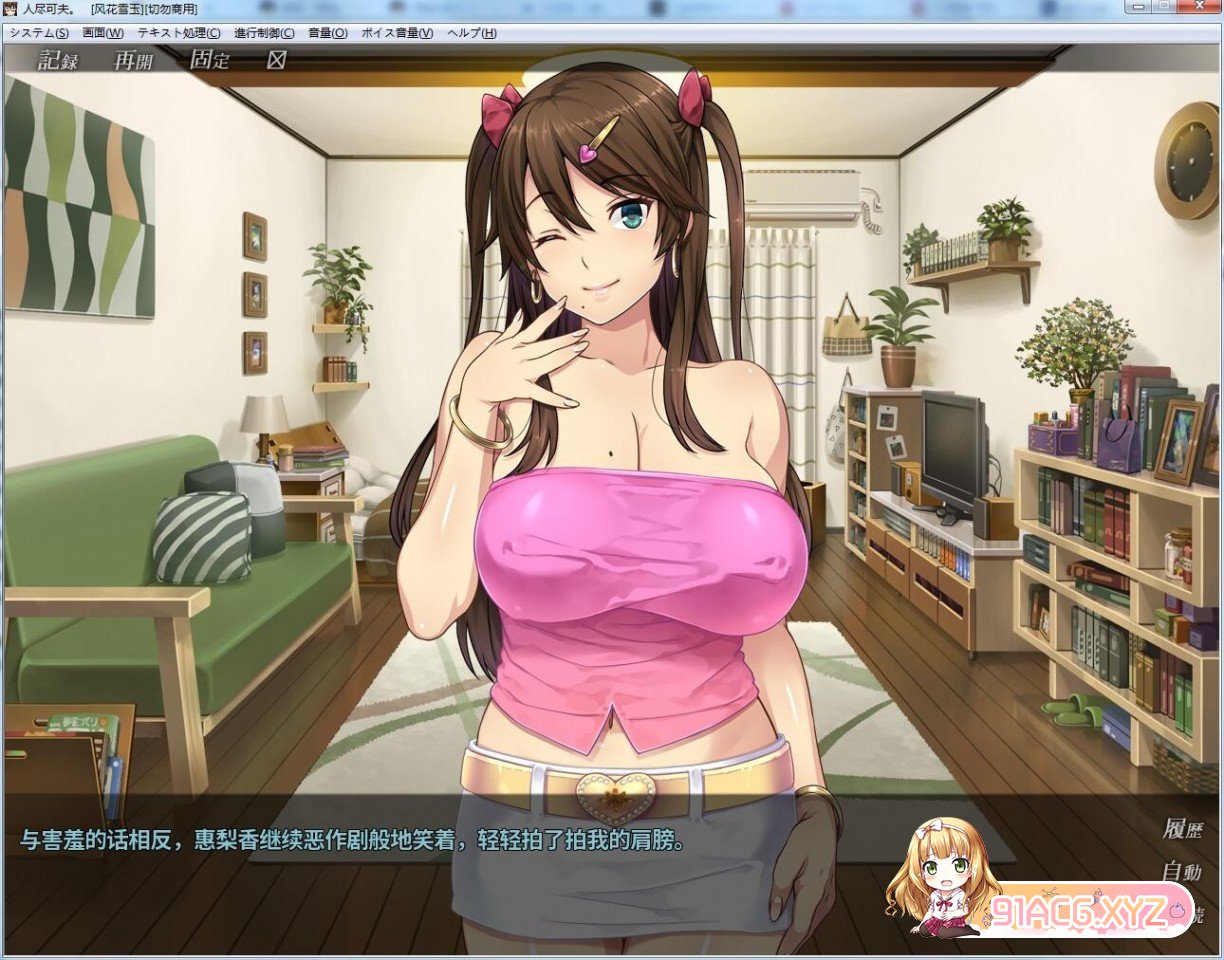Close the game window
Viewport: 1224px width, 960px height.
[x=1199, y=6]
